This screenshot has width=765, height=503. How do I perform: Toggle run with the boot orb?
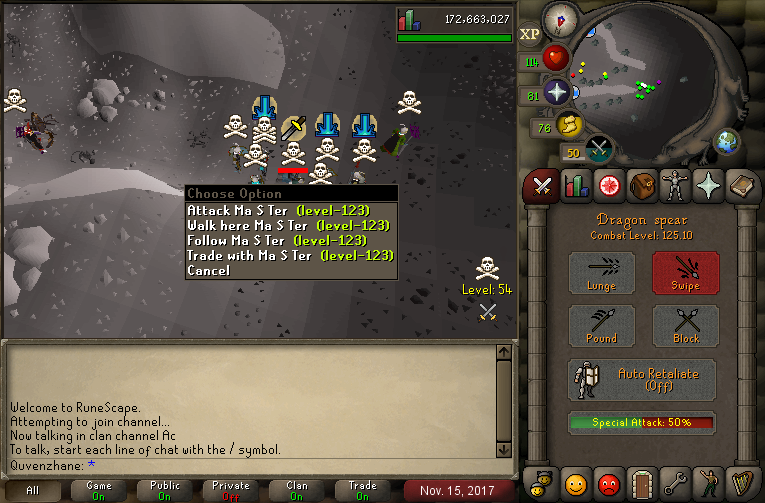pos(571,125)
